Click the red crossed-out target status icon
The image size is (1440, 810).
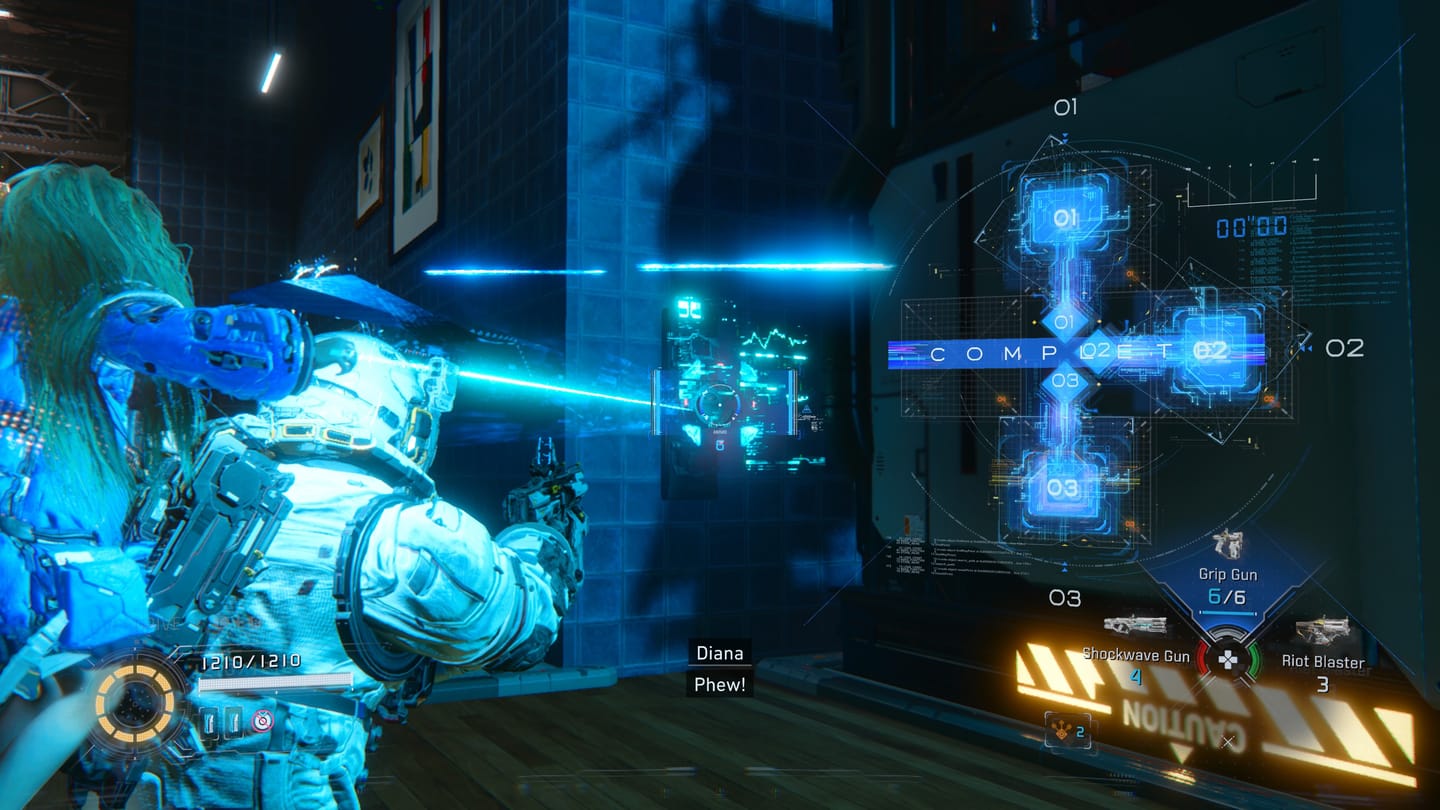(x=262, y=720)
